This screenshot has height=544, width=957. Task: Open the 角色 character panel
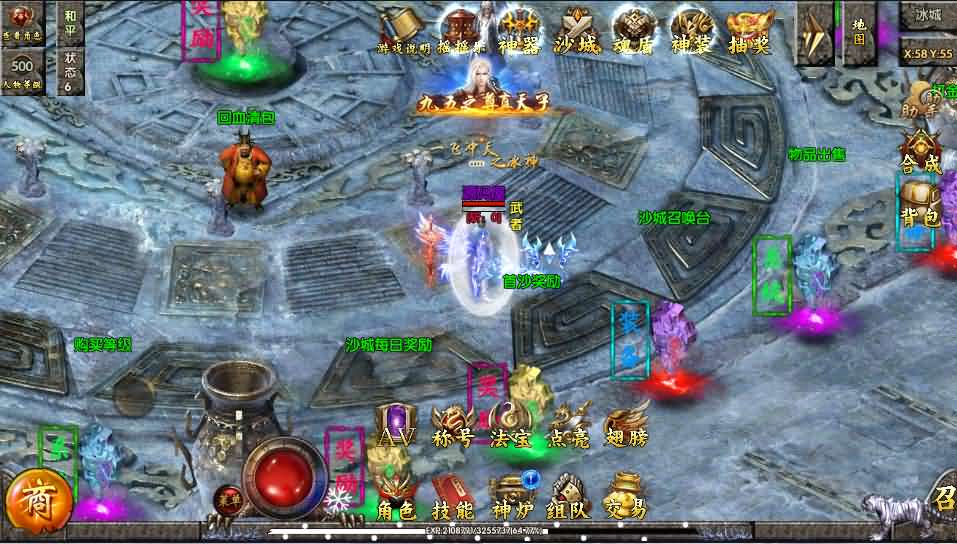click(x=395, y=497)
